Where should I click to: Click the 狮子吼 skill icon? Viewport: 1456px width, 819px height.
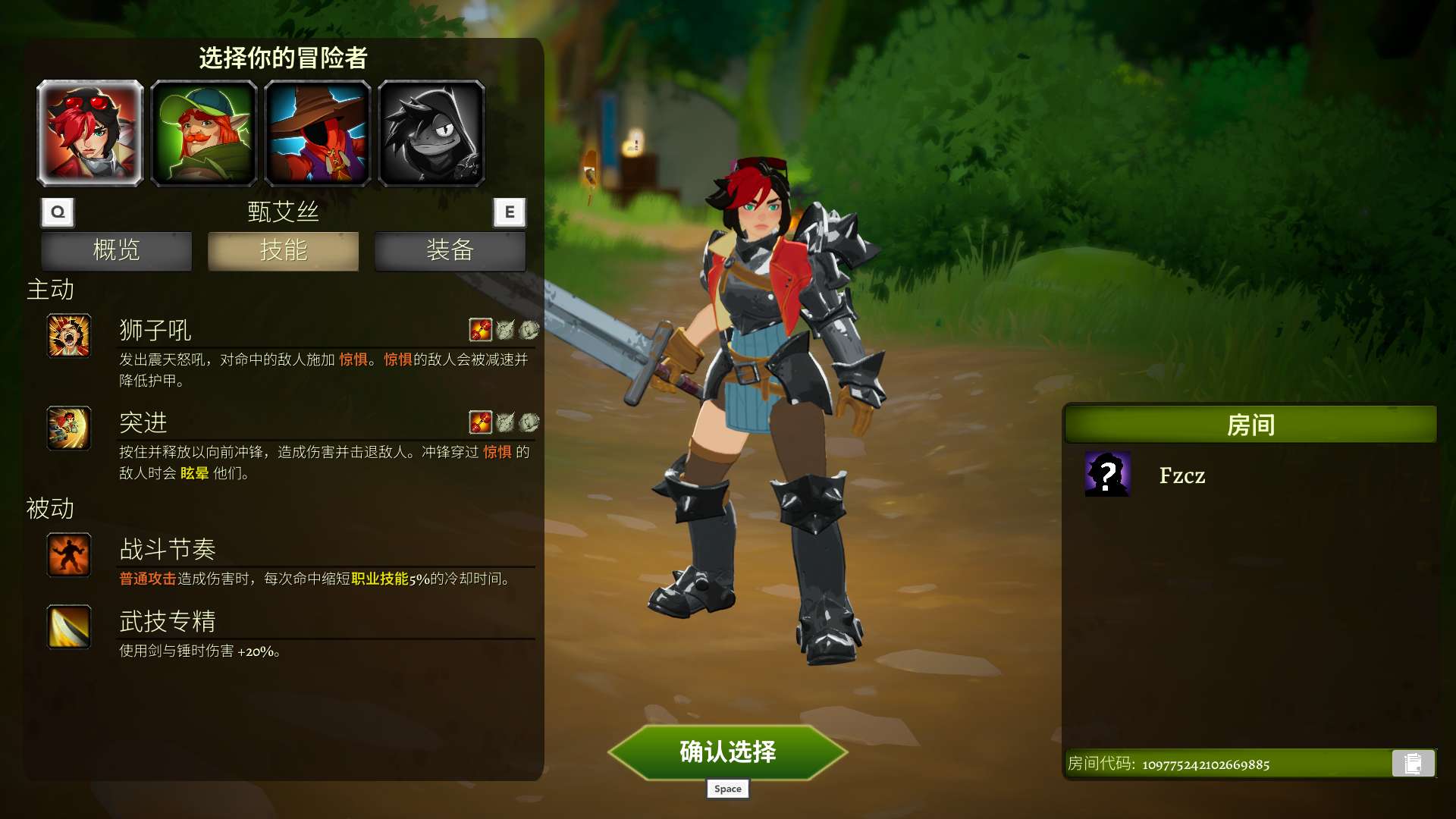coord(69,337)
